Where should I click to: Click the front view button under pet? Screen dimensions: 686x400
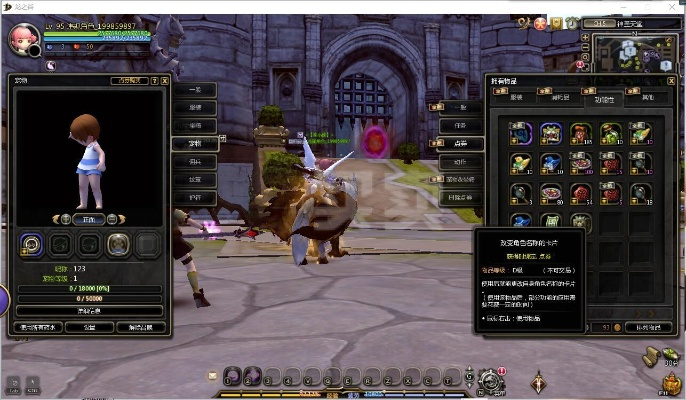(87, 217)
